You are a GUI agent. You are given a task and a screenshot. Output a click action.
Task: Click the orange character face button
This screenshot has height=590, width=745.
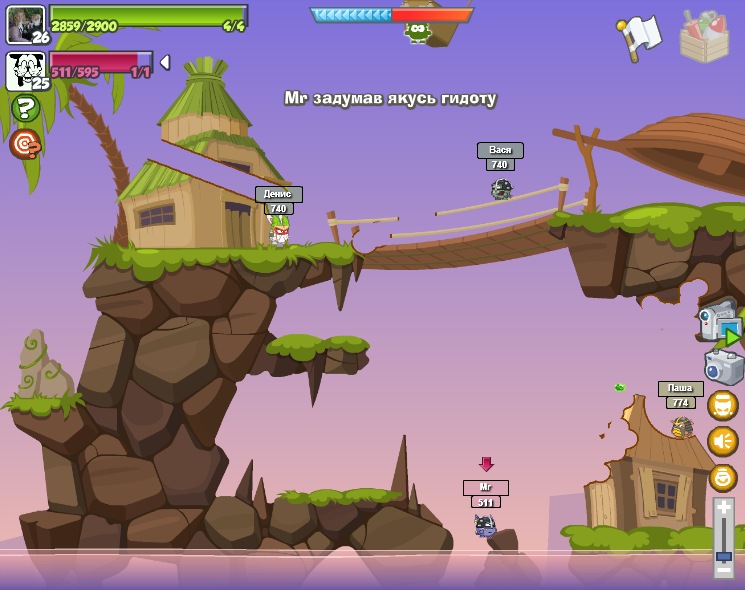tap(722, 406)
